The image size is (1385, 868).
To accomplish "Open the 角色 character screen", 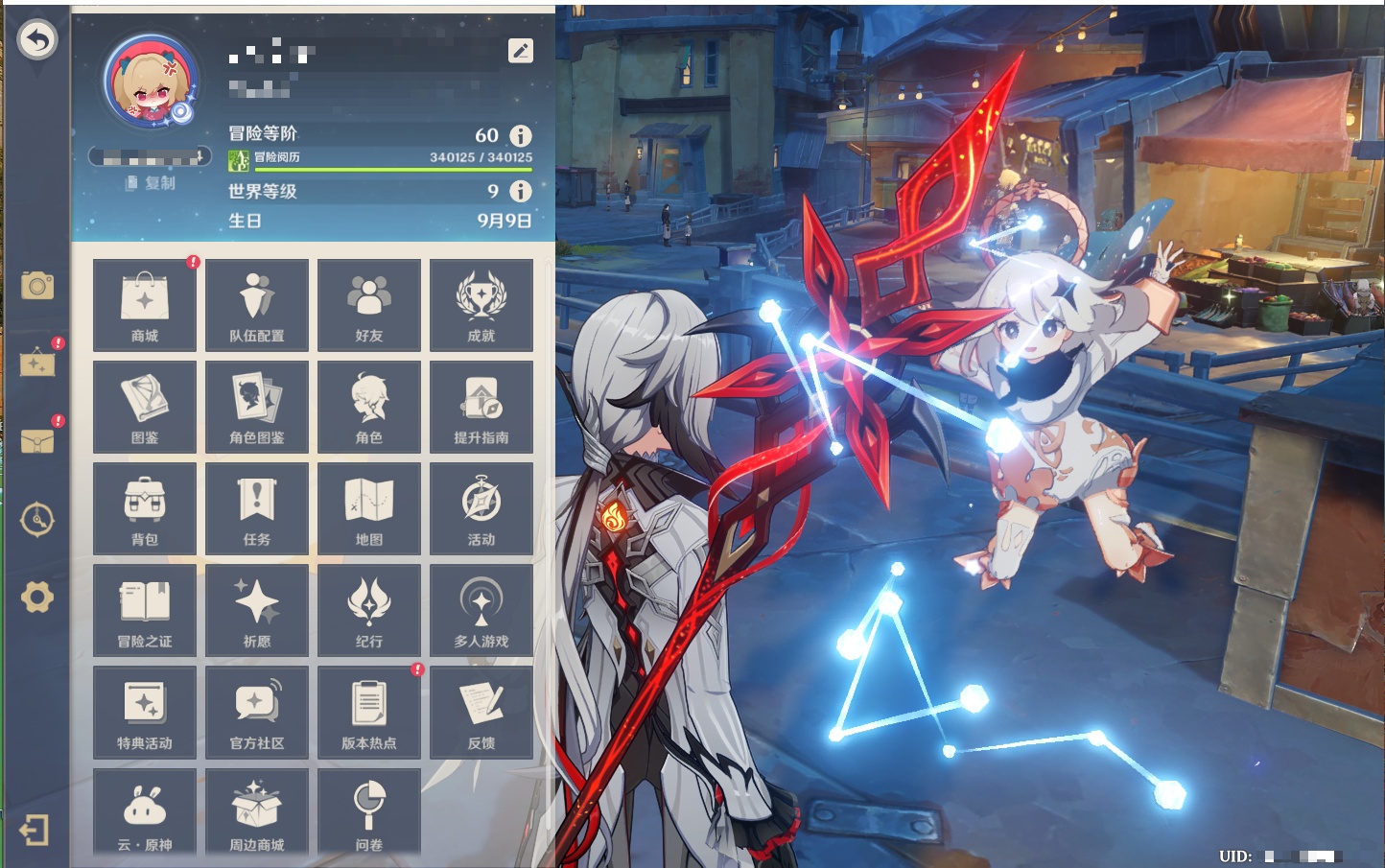I will 369,407.
